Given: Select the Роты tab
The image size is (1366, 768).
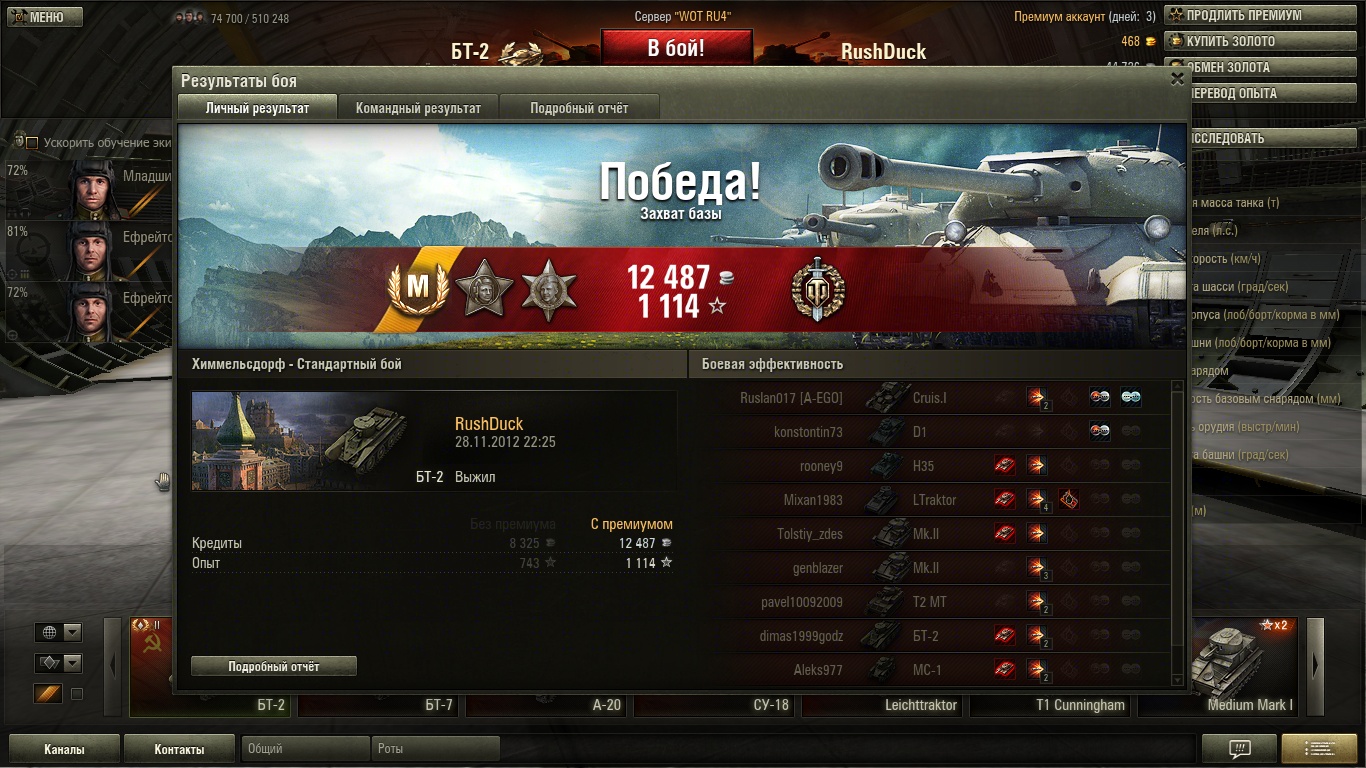Looking at the screenshot, I should click(x=436, y=749).
